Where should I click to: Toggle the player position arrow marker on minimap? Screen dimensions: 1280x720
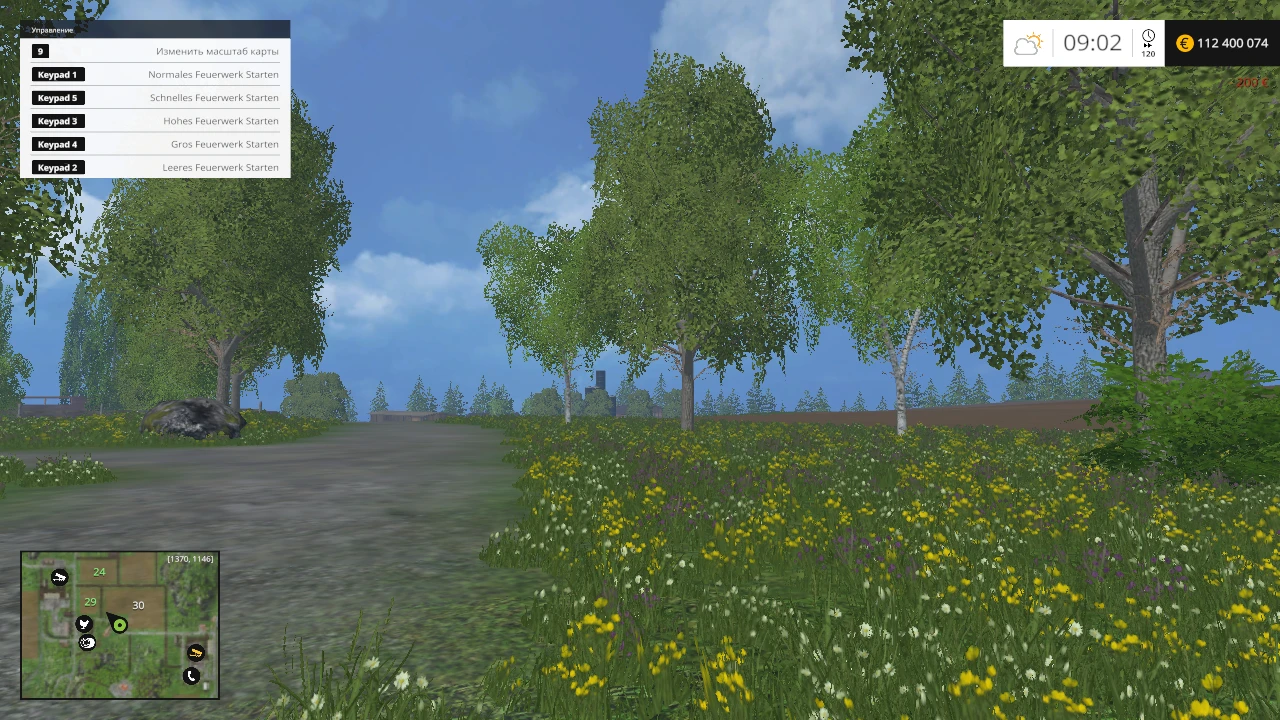click(111, 619)
